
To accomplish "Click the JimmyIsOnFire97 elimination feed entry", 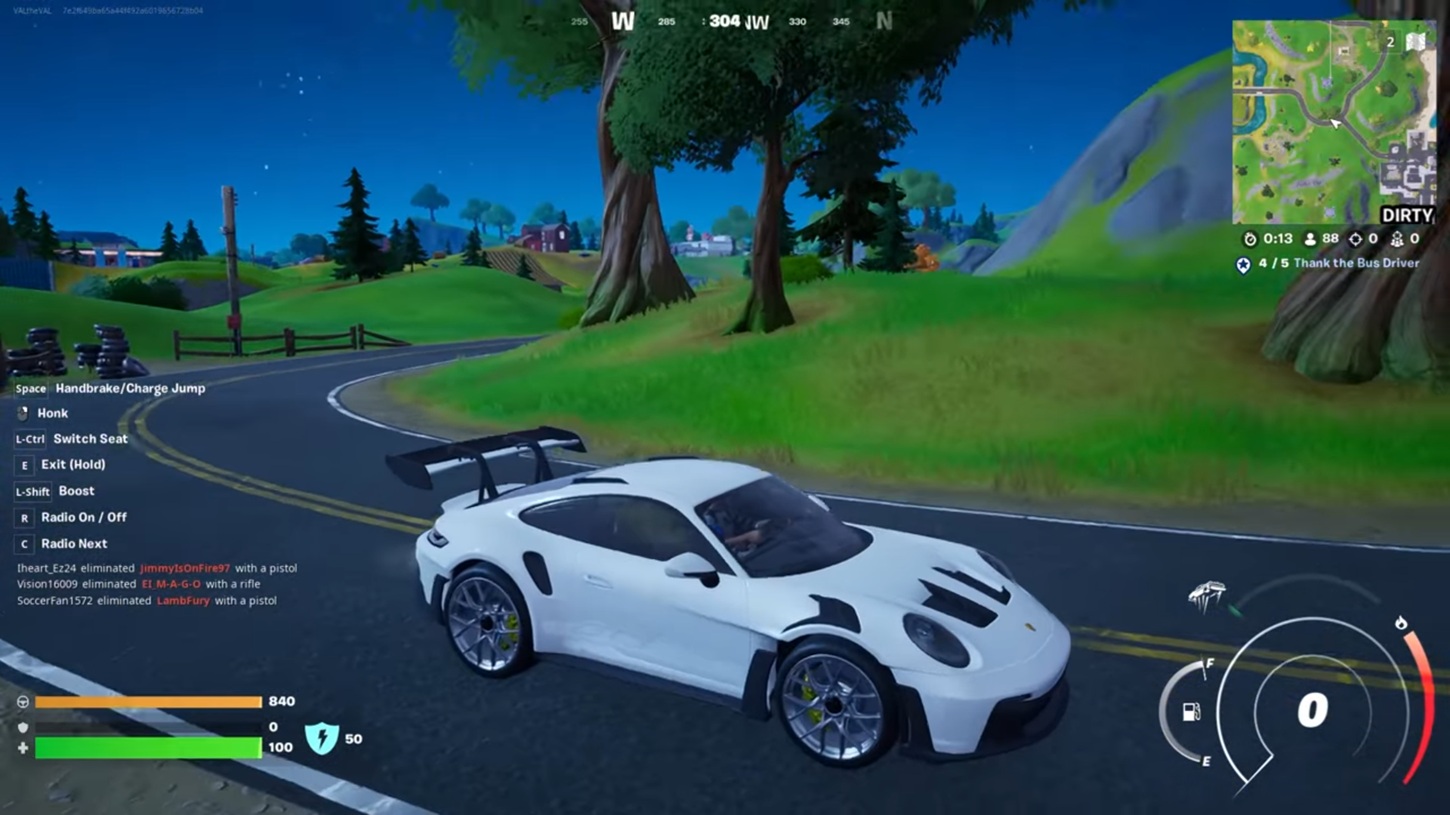I will 157,568.
